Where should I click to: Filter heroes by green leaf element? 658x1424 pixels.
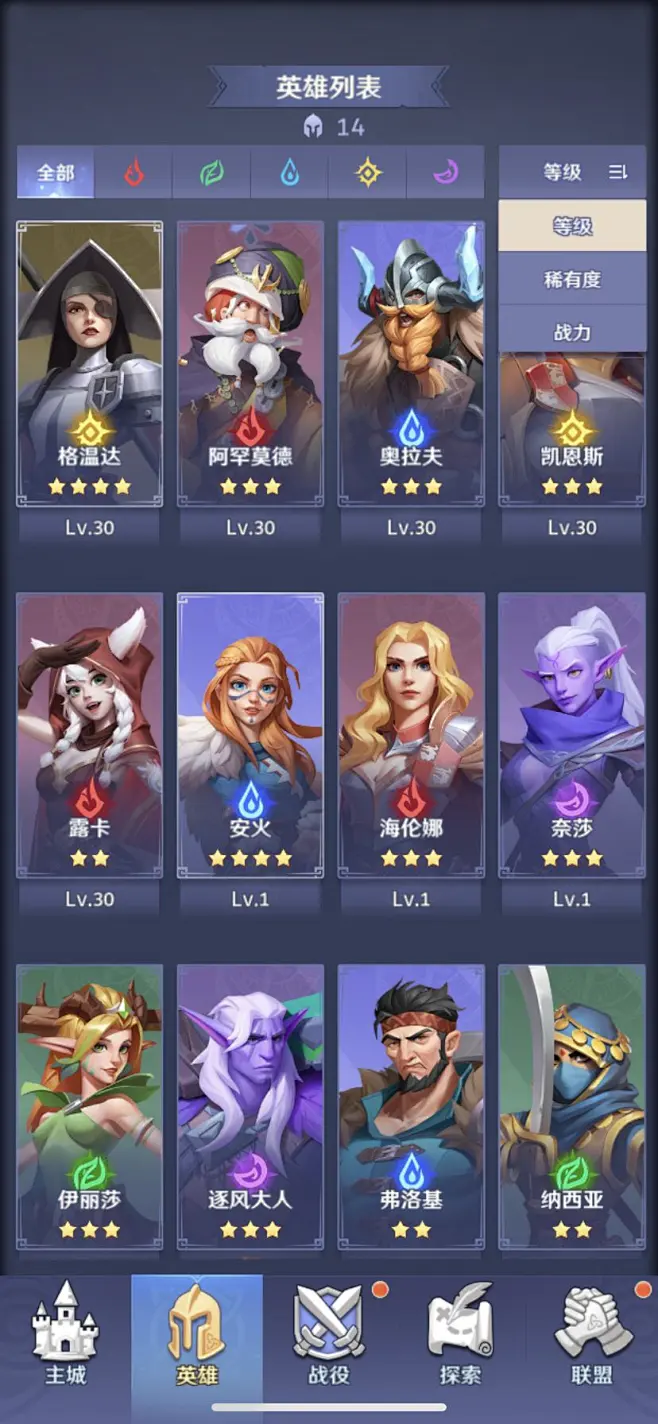pyautogui.click(x=211, y=173)
